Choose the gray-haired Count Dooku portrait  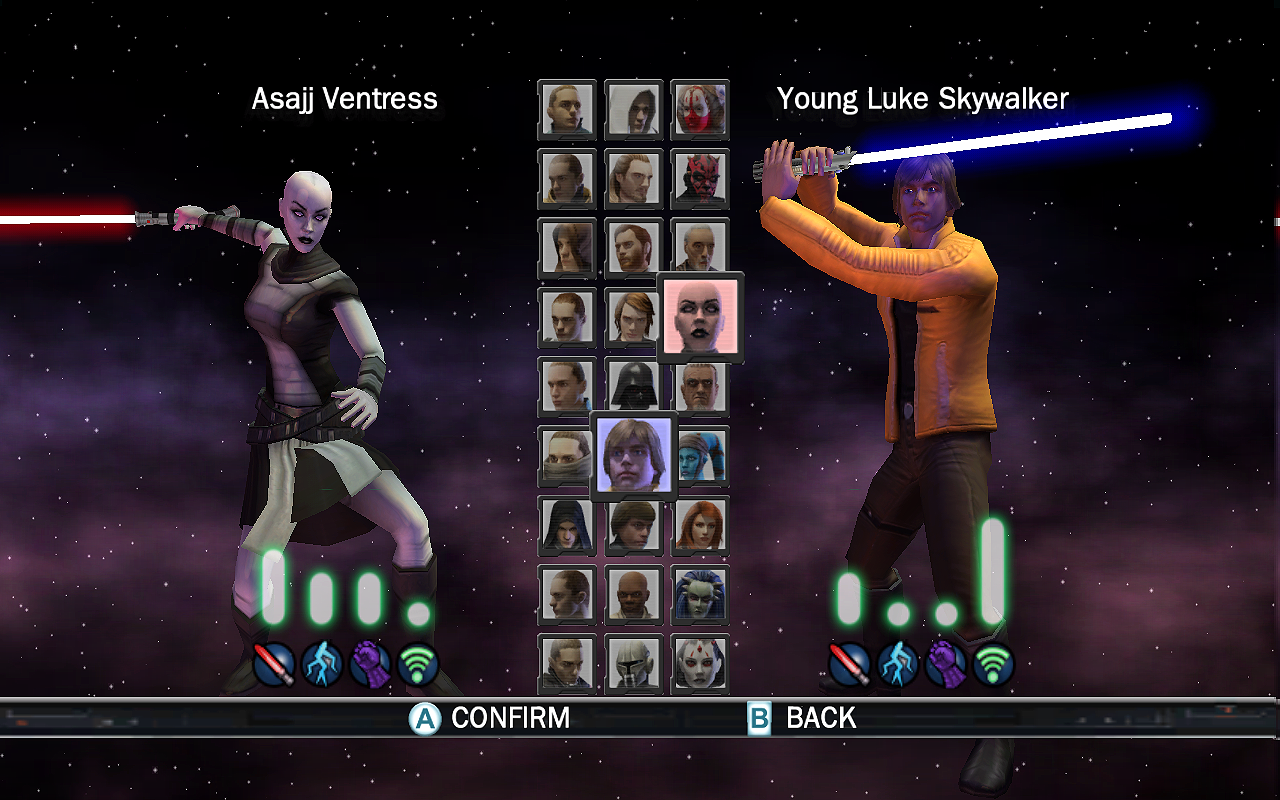pyautogui.click(x=700, y=247)
